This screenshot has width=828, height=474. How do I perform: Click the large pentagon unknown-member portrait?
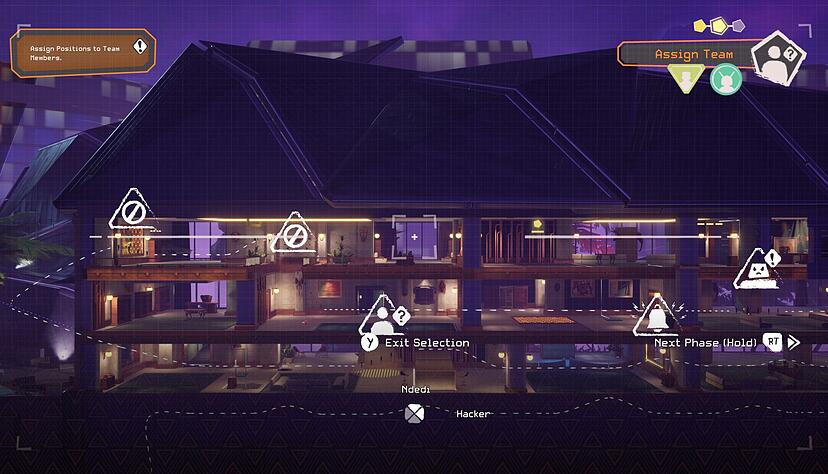coord(775,58)
